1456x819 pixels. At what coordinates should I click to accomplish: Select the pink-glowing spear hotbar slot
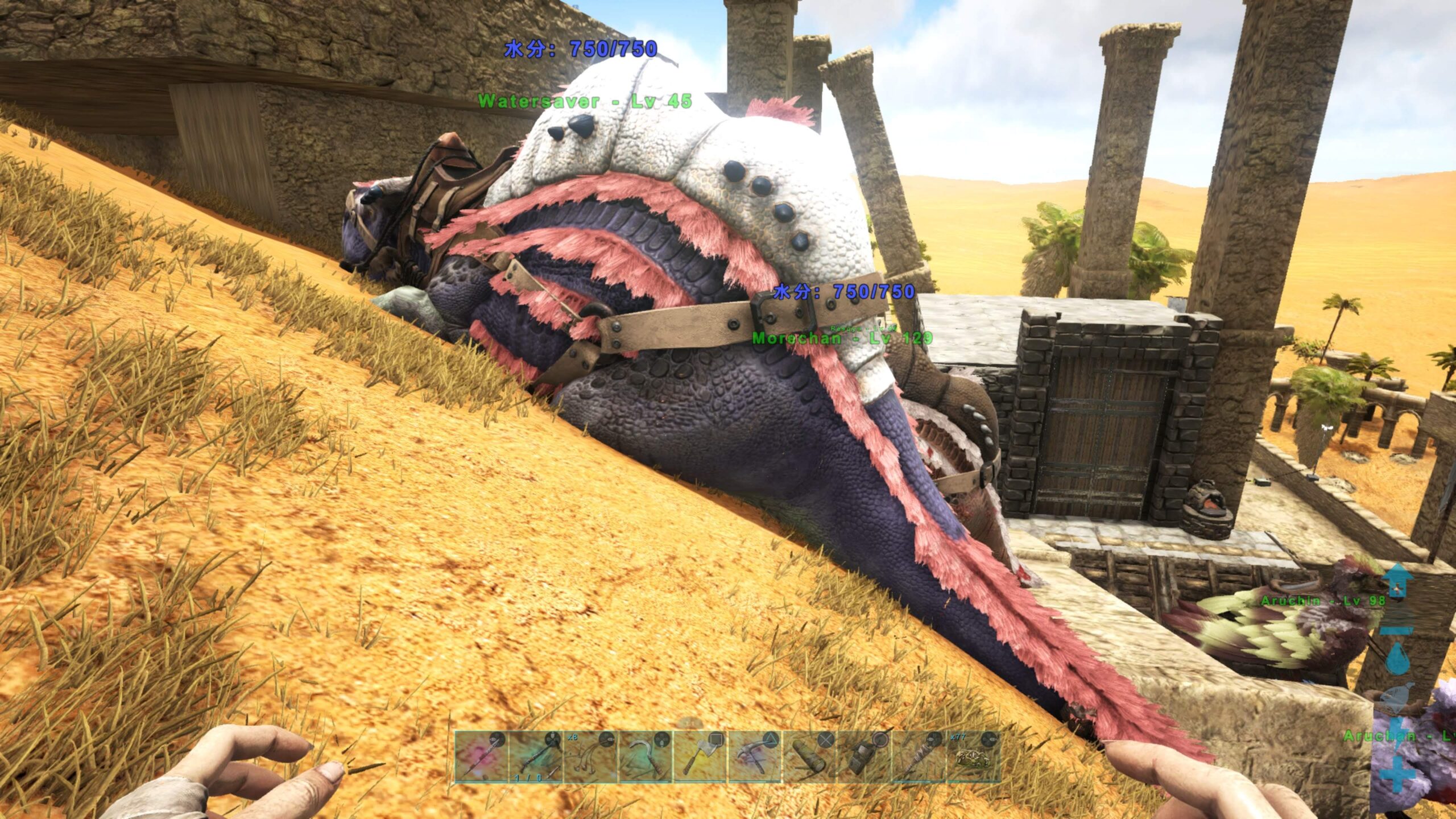point(481,758)
